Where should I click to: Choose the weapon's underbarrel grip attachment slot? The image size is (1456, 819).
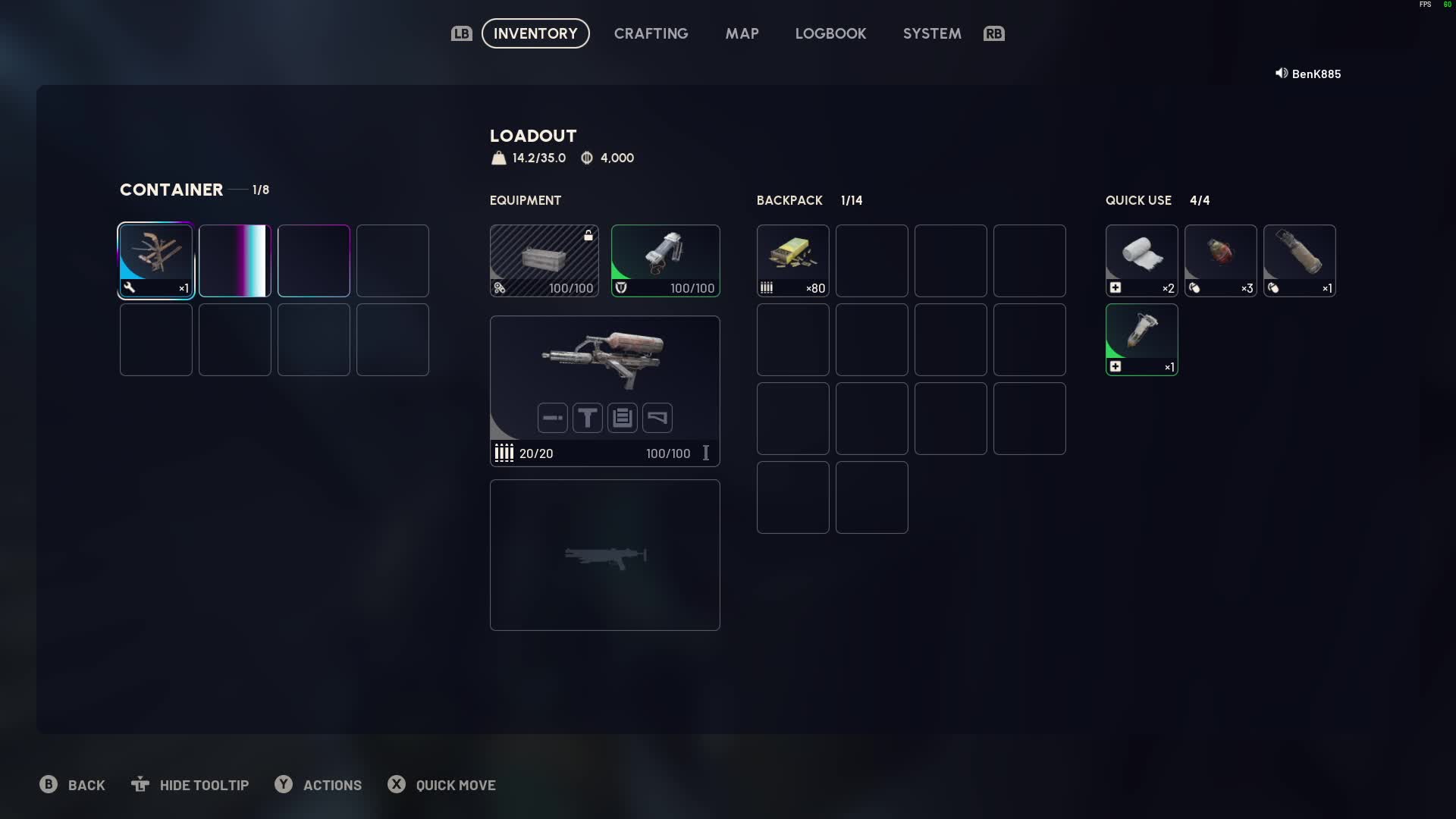[588, 418]
